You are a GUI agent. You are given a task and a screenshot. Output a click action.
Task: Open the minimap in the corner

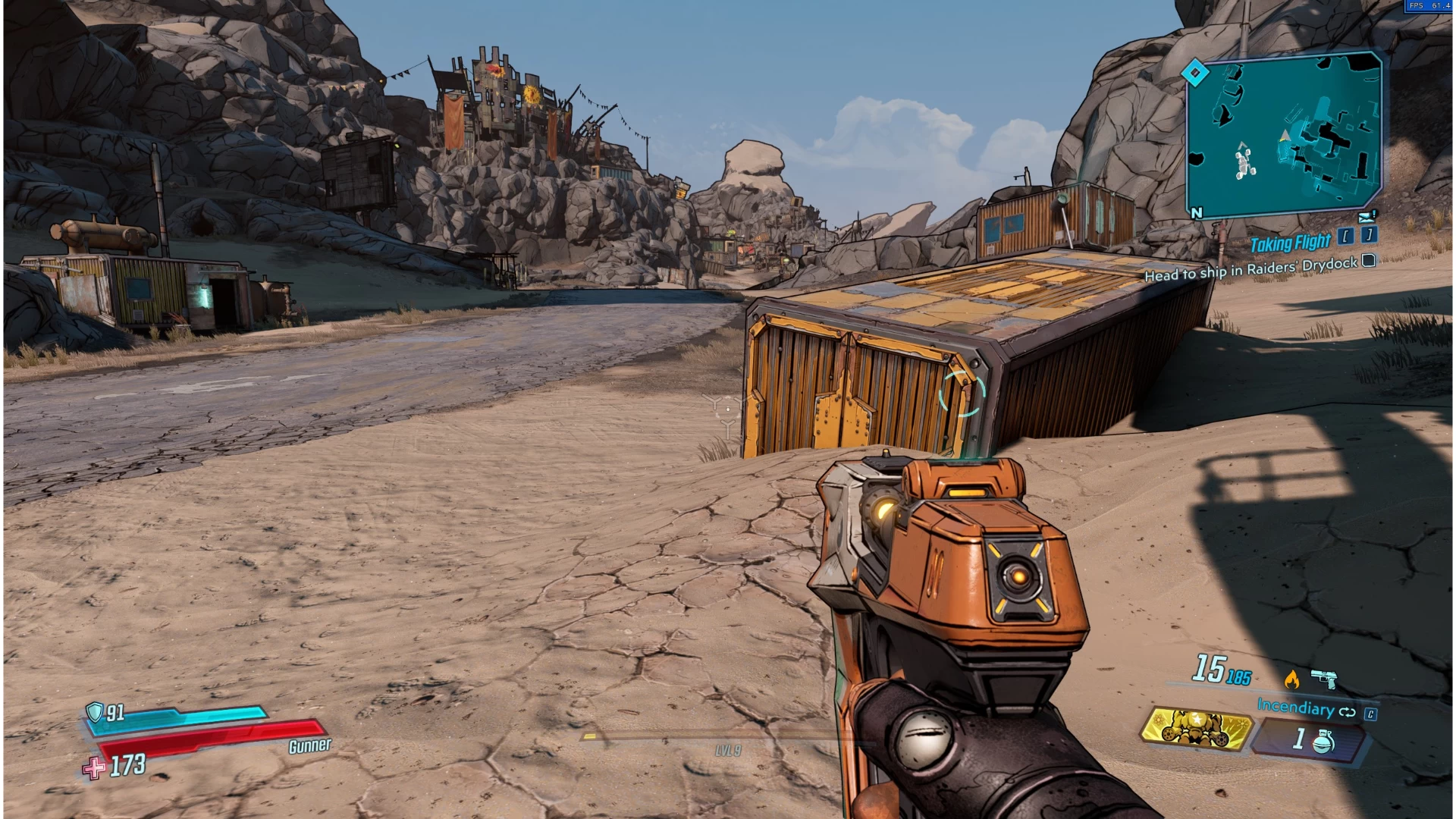tap(1285, 134)
